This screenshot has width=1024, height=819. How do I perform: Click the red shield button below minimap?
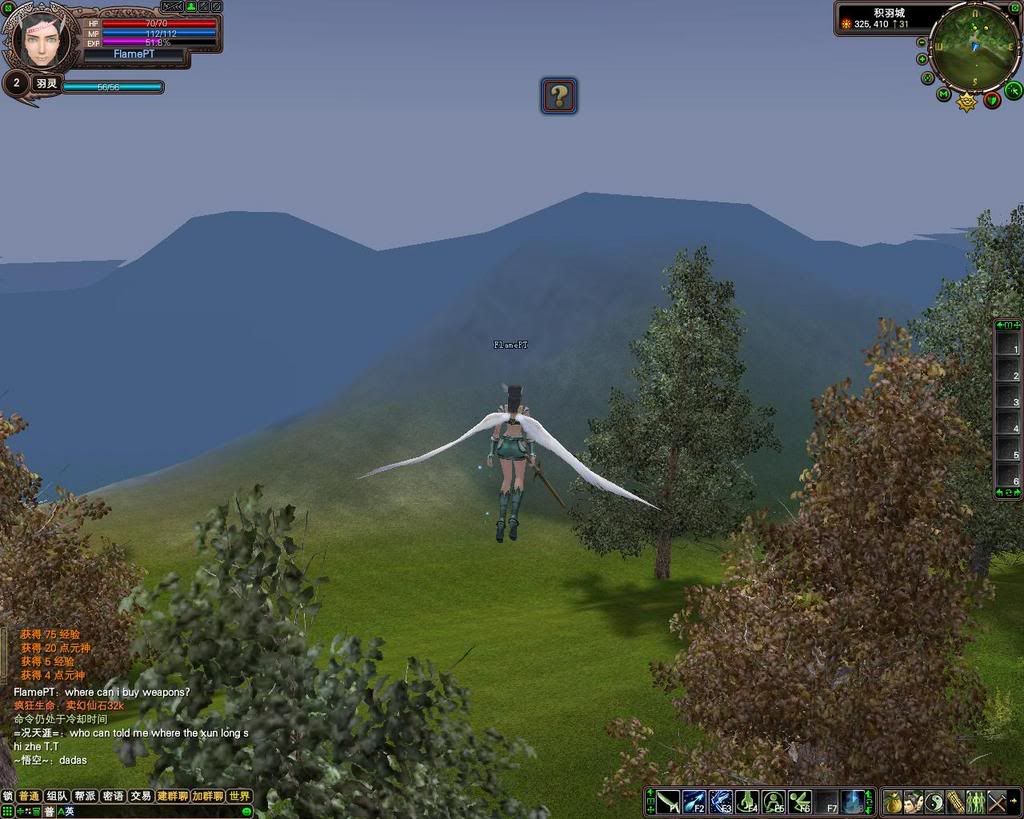pyautogui.click(x=992, y=99)
